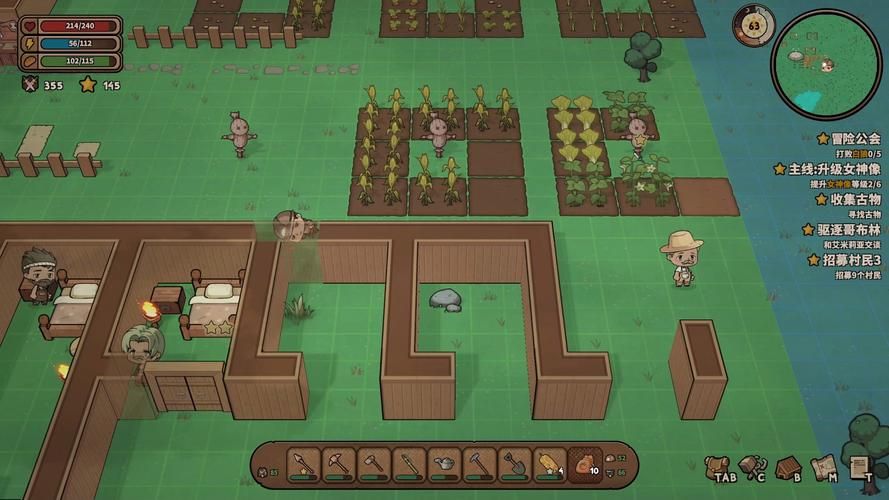This screenshot has height=500, width=889.
Task: Select the watering can slot
Action: click(444, 465)
